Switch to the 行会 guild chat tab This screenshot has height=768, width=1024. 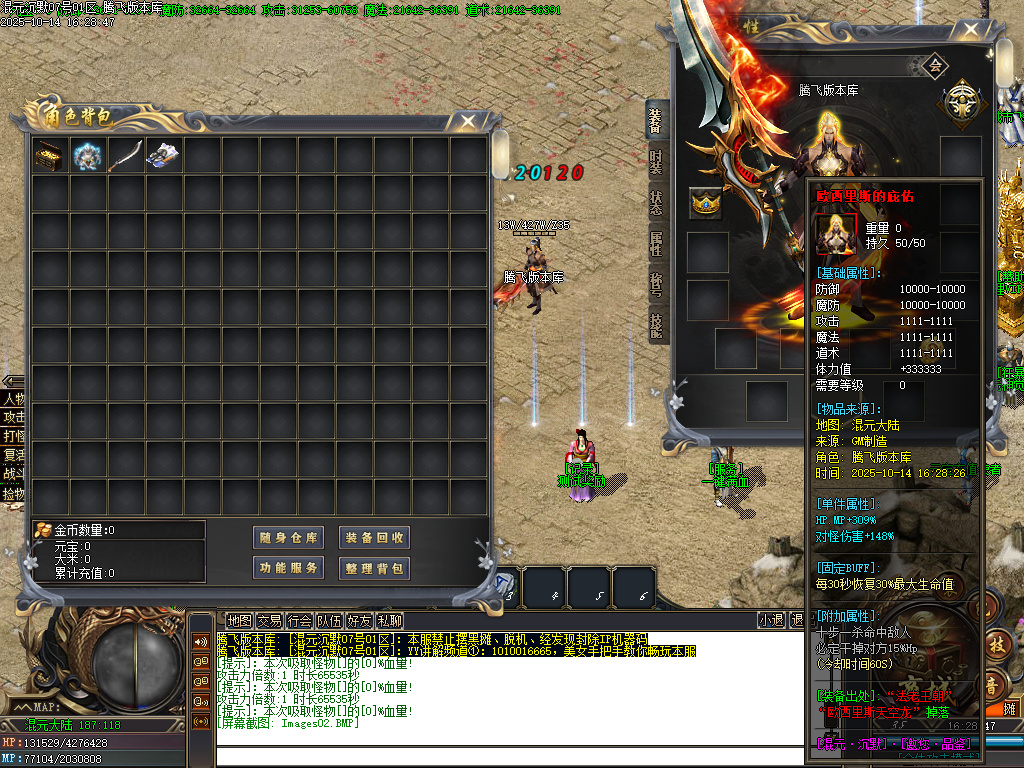[299, 621]
